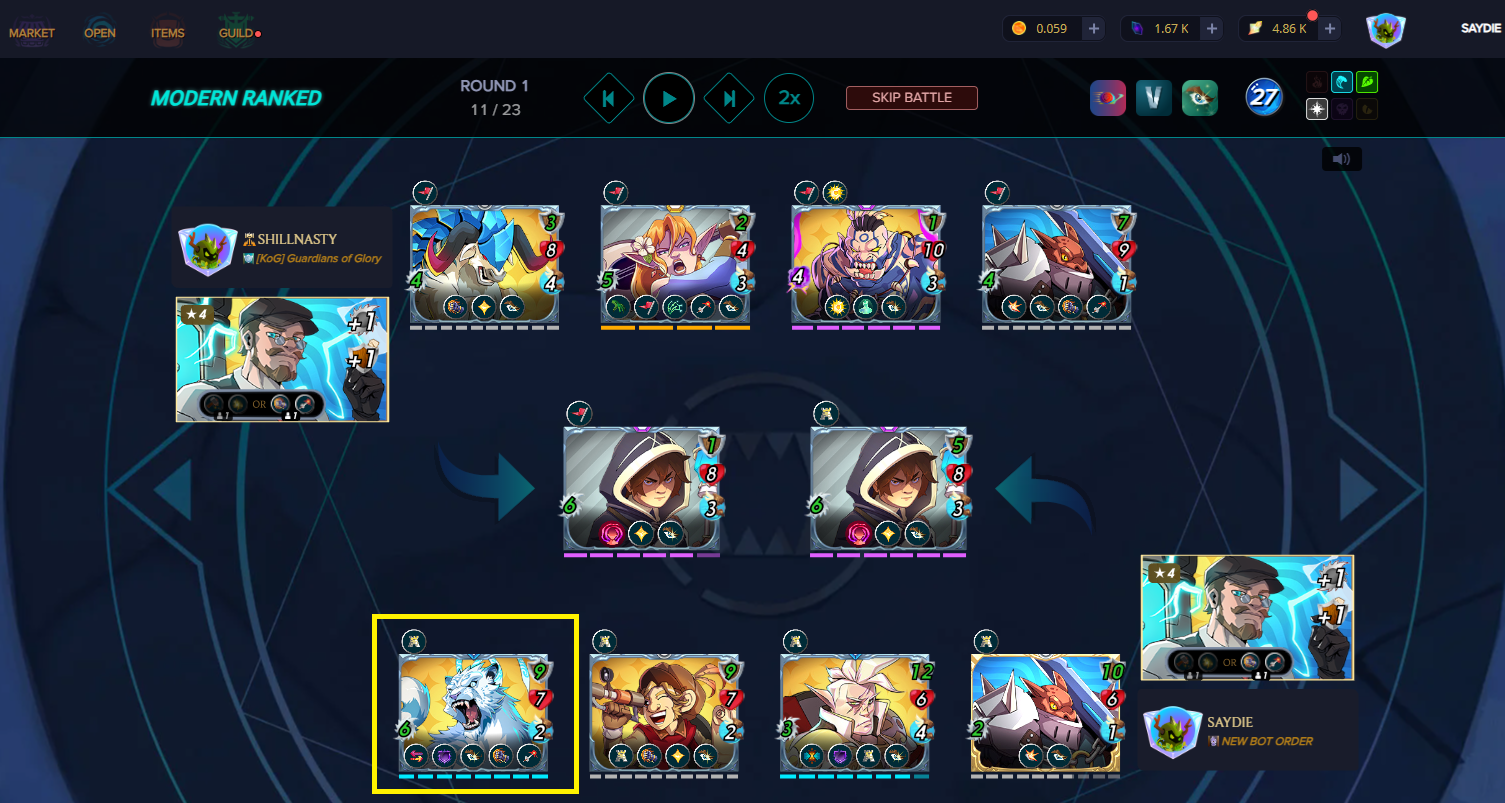Inspect SHILLNASTY's summoner card
The image size is (1505, 803).
click(x=282, y=359)
